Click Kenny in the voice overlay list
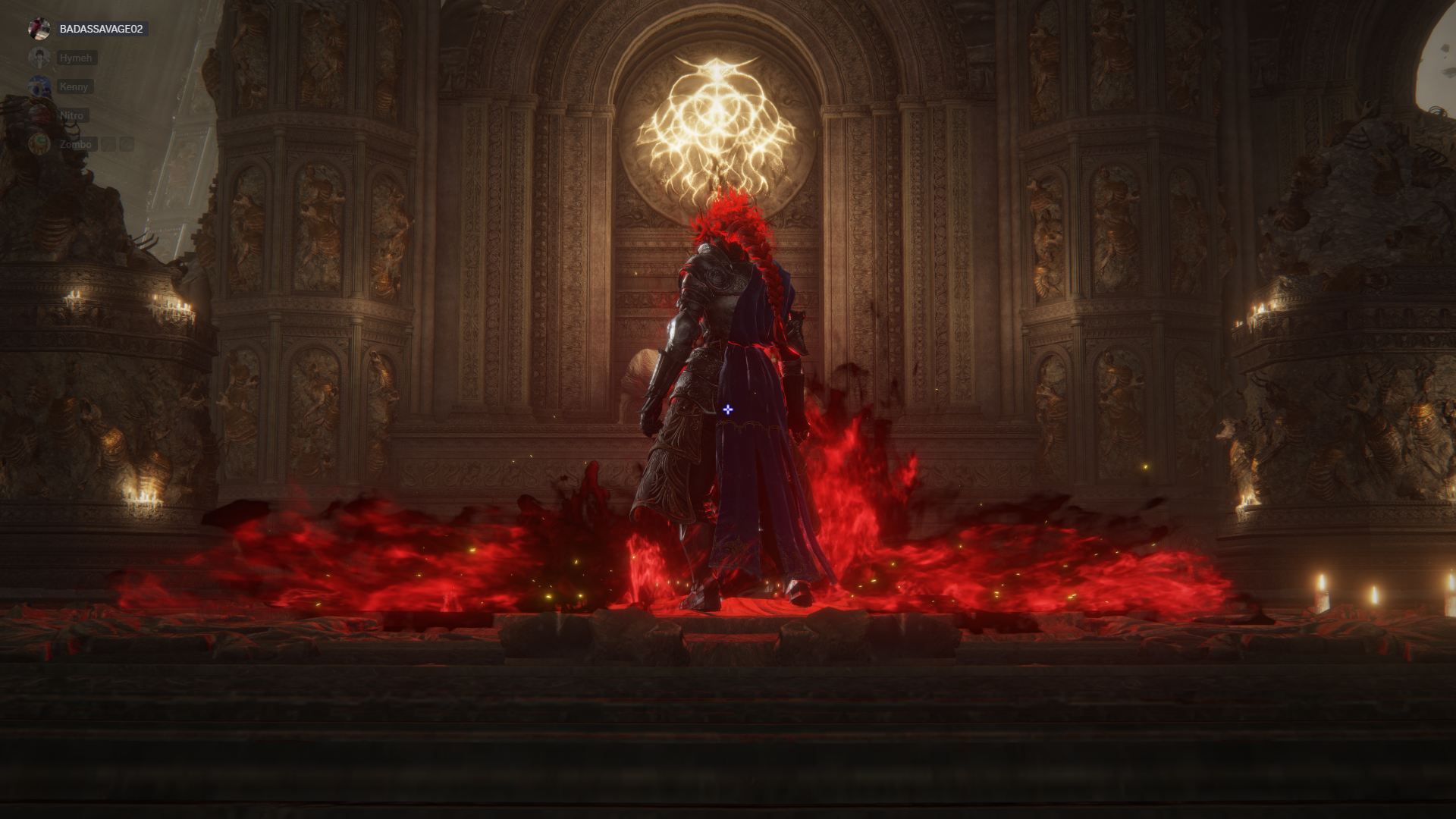The image size is (1456, 819). tap(74, 86)
